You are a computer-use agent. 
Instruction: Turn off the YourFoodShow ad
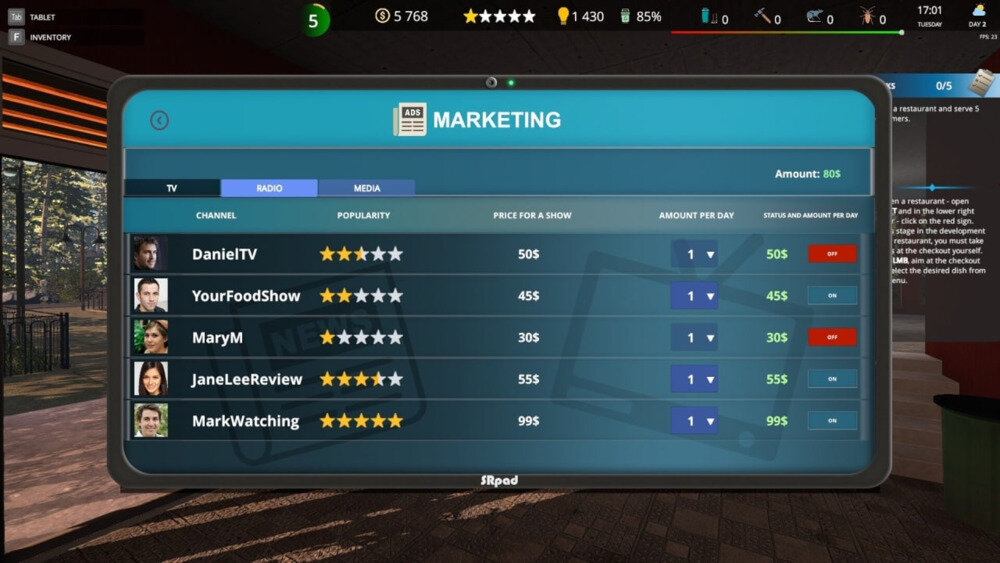(832, 296)
